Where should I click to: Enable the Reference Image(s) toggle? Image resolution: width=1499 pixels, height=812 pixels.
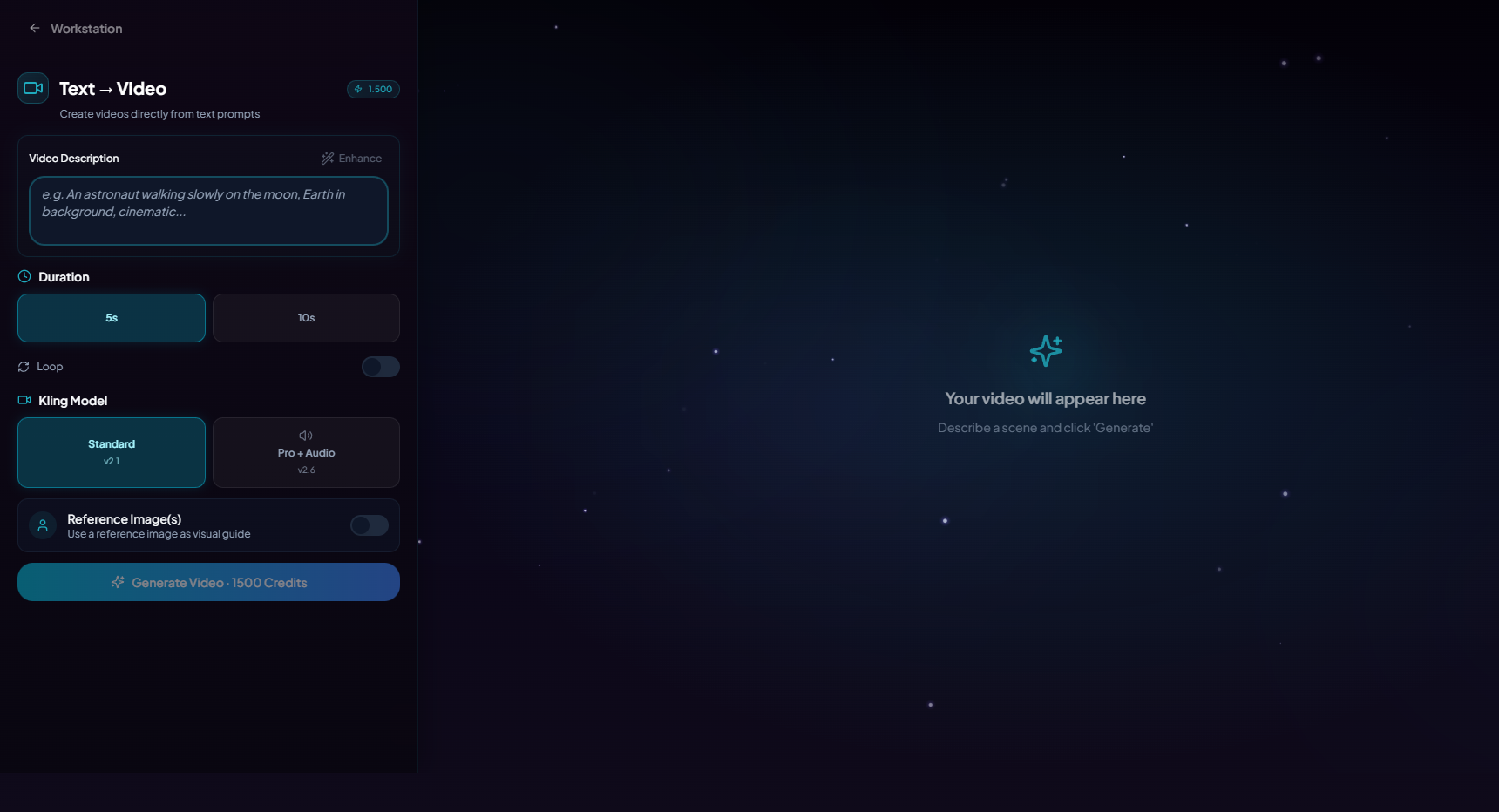(369, 525)
